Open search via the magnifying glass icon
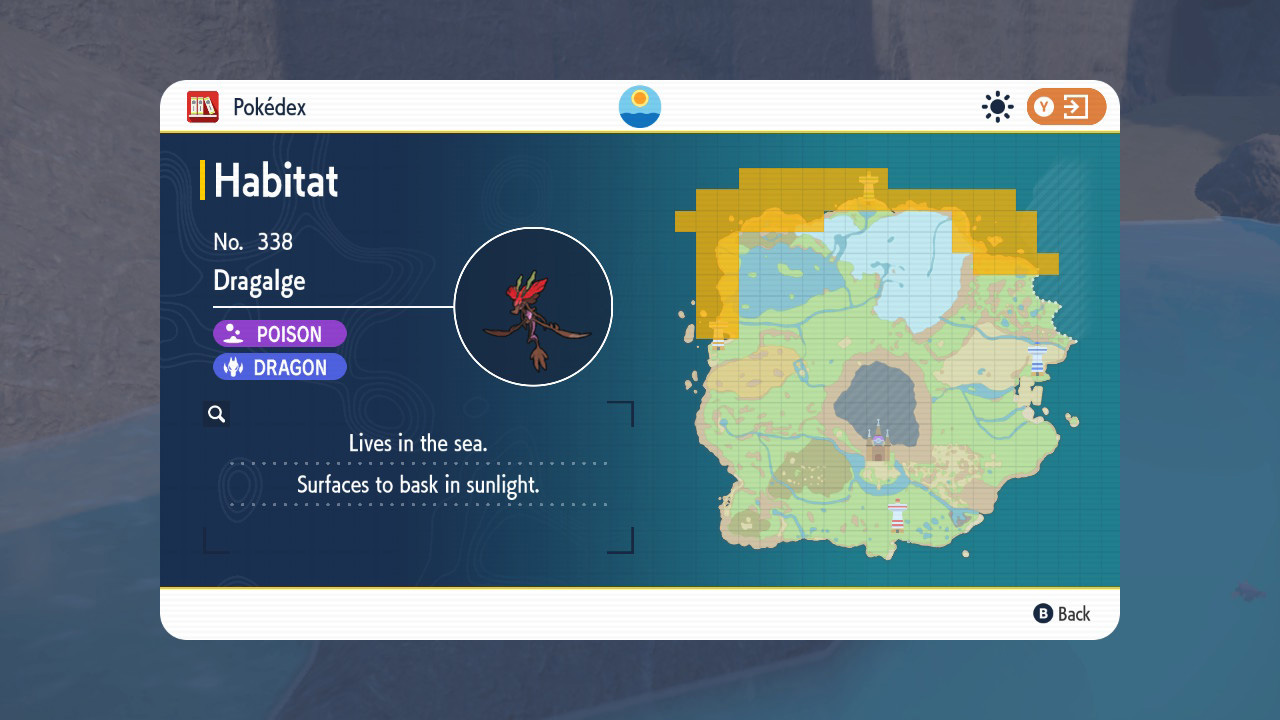The width and height of the screenshot is (1280, 720). click(216, 413)
